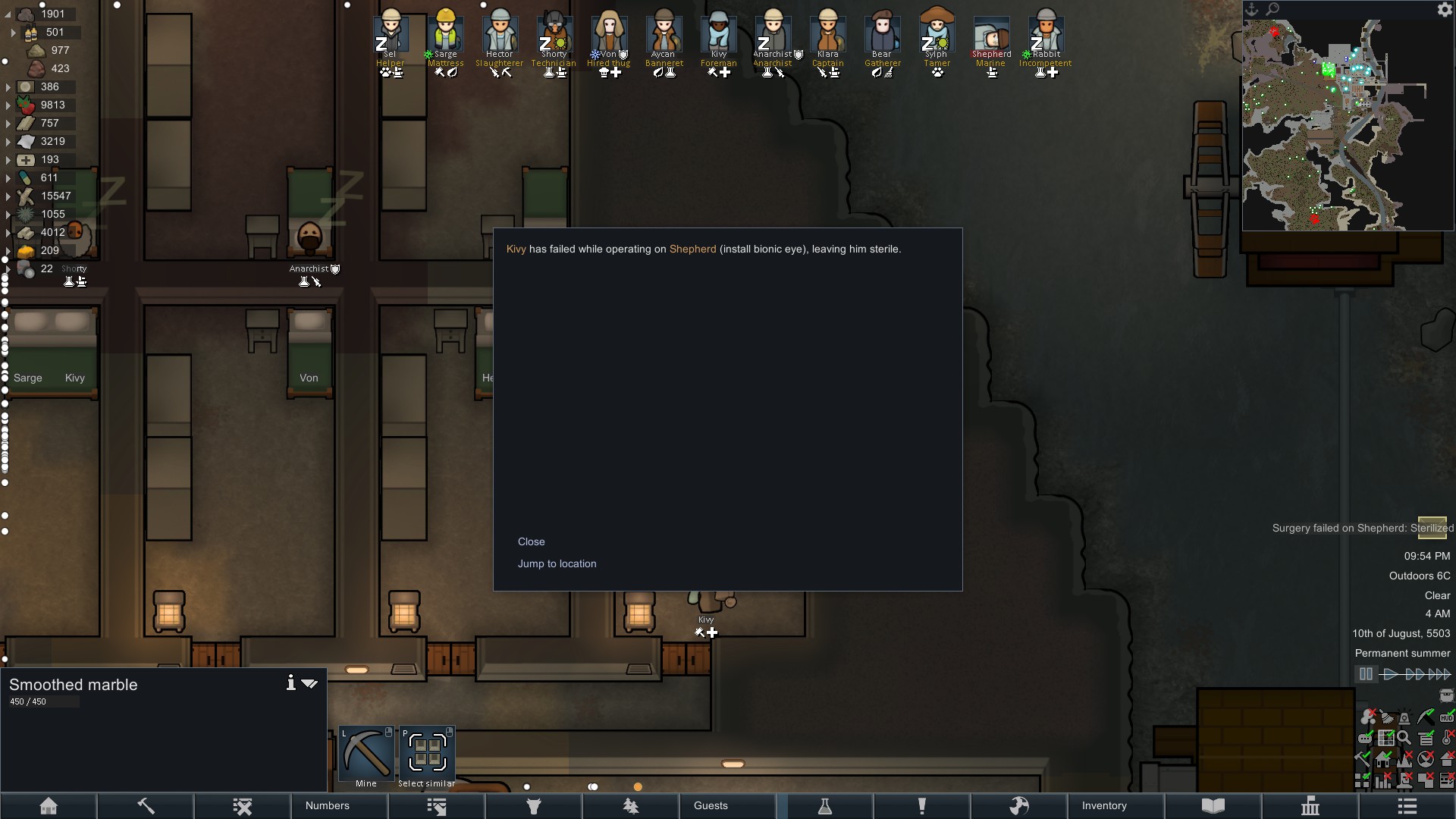The width and height of the screenshot is (1456, 819).
Task: Open the research flask tab
Action: pyautogui.click(x=825, y=805)
